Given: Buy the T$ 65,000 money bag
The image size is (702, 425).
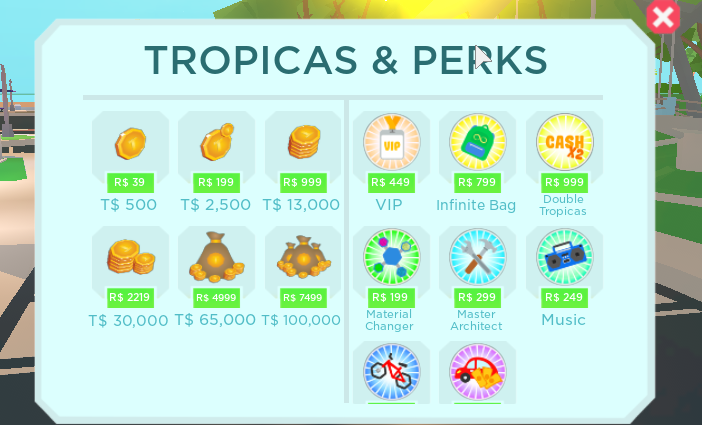Looking at the screenshot, I should [216, 297].
